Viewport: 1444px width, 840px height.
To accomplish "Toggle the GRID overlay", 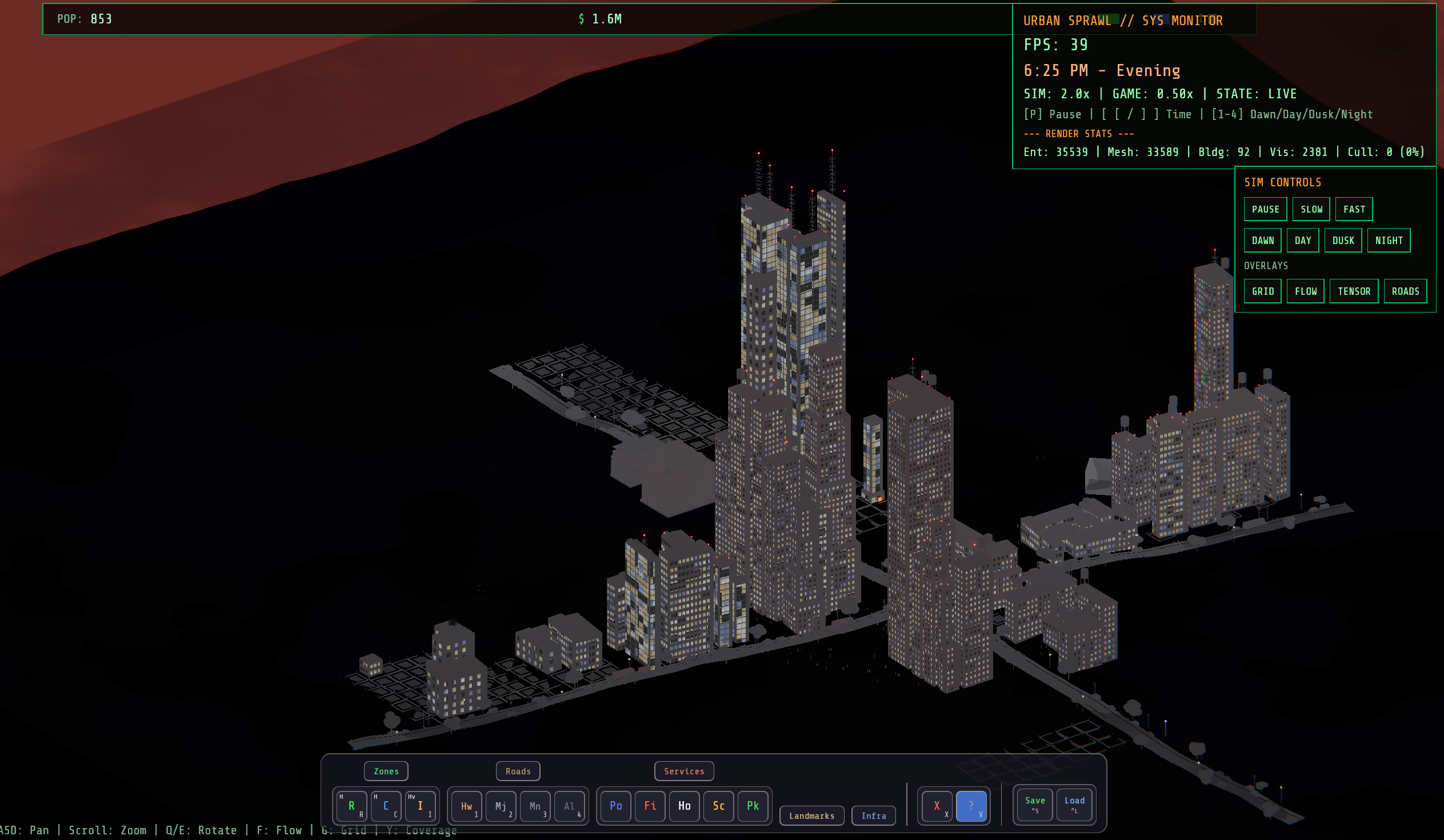I will click(x=1262, y=291).
